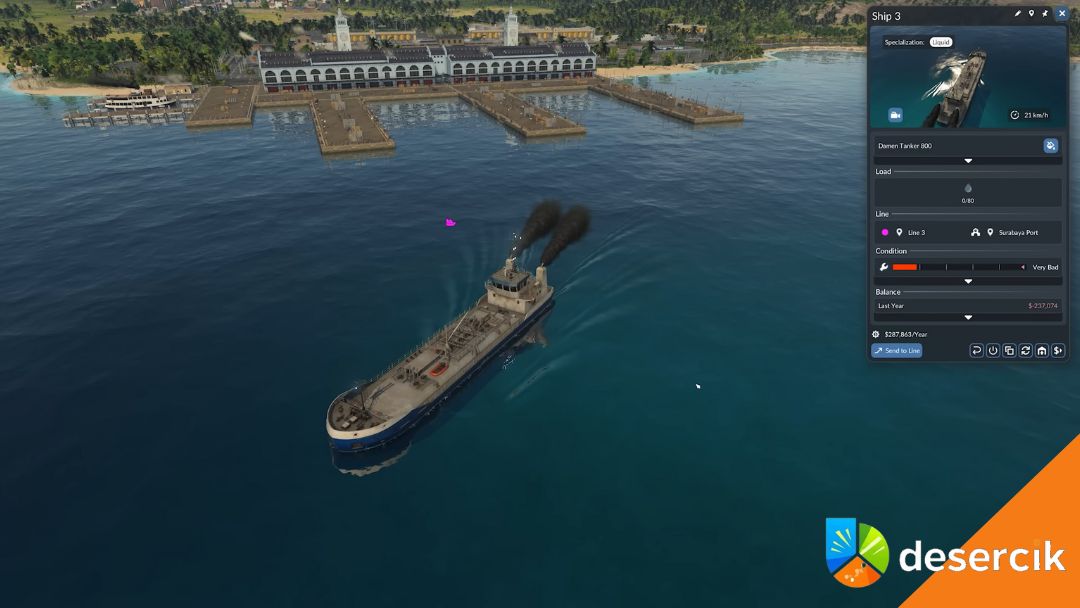Image resolution: width=1080 pixels, height=608 pixels.
Task: Expand the Damen Tanker 800 details
Action: (x=967, y=160)
